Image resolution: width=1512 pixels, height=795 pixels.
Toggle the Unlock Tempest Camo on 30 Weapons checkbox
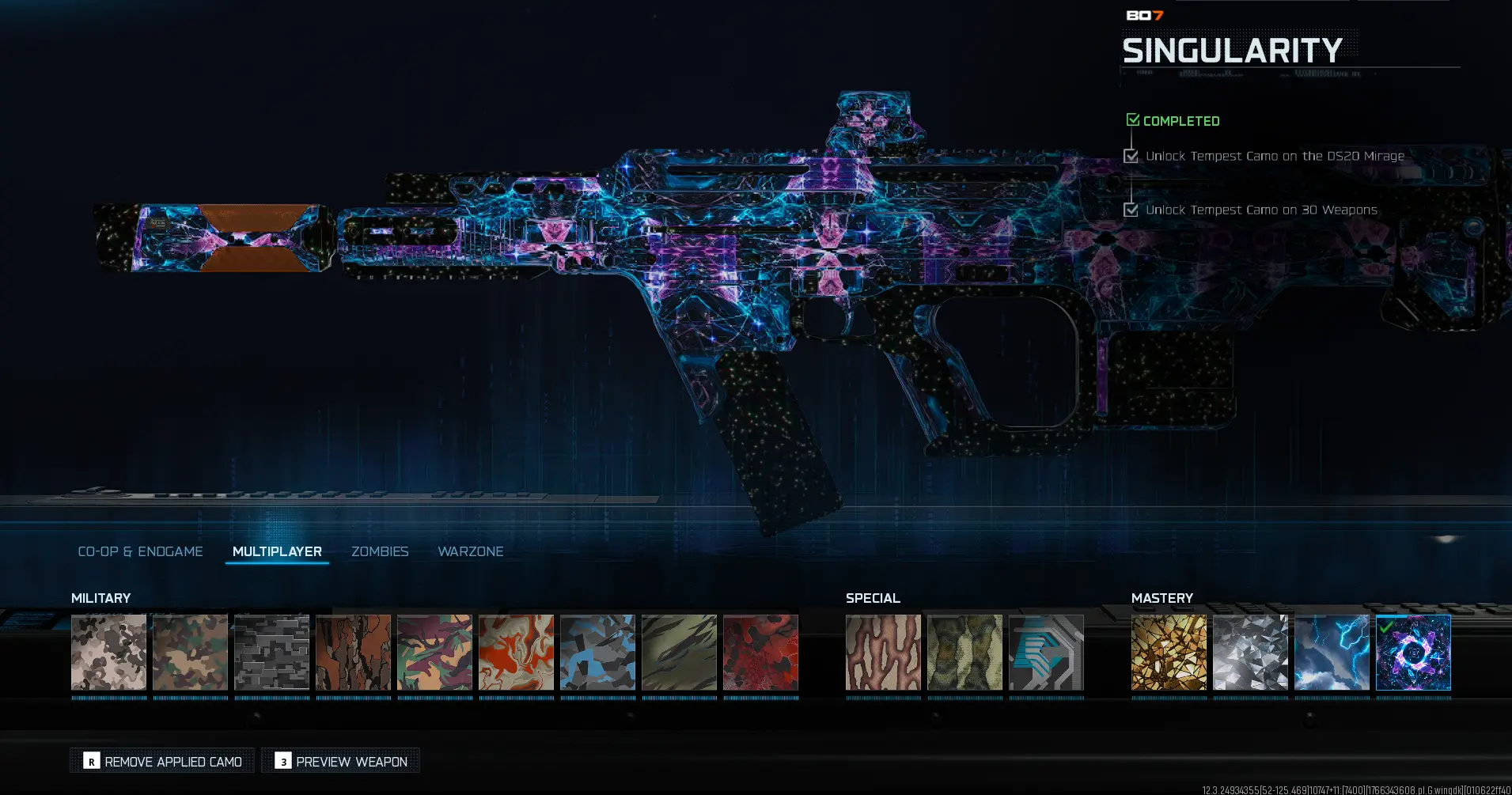pyautogui.click(x=1130, y=210)
